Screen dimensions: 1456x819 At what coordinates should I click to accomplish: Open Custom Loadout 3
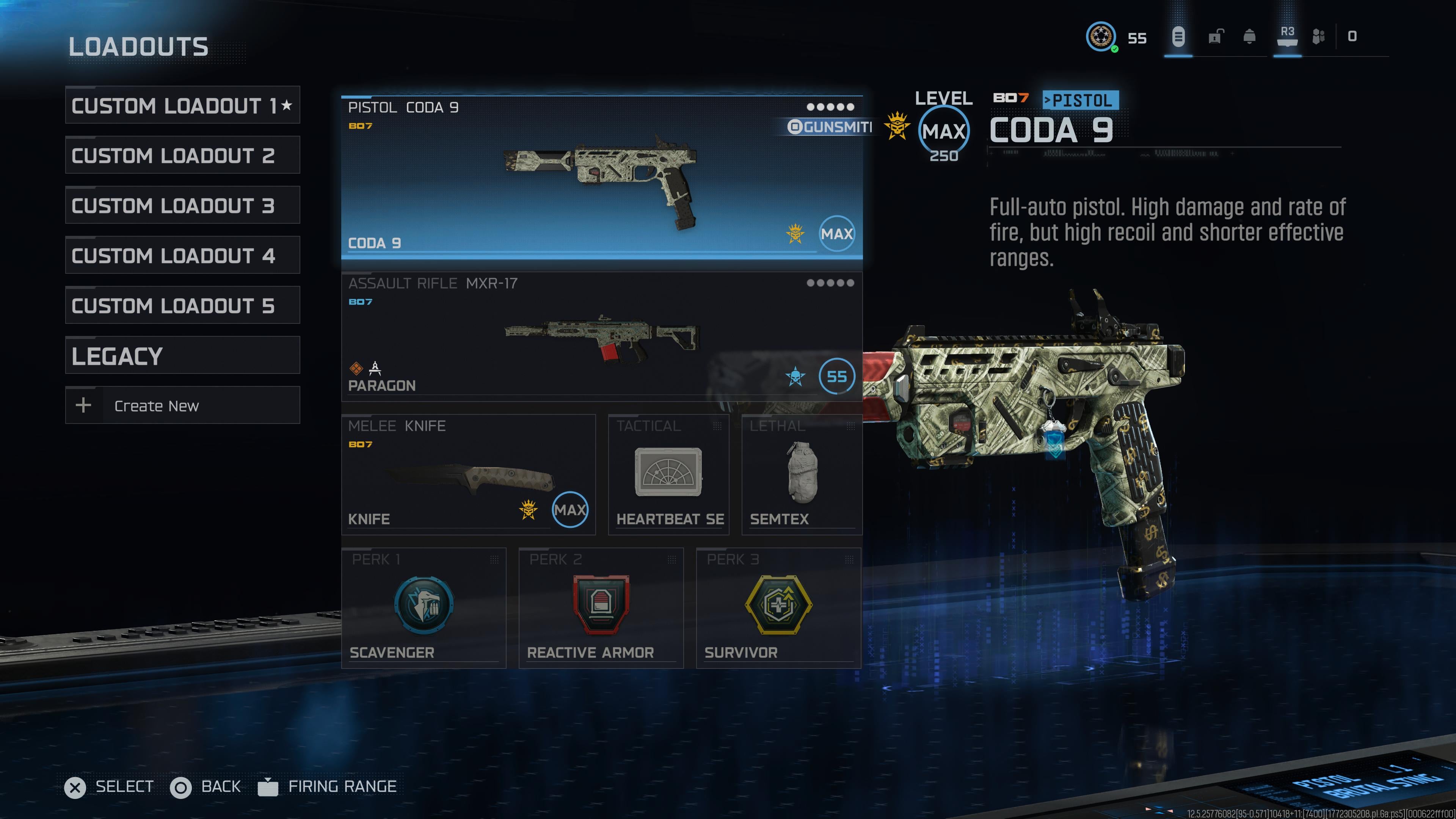tap(182, 205)
